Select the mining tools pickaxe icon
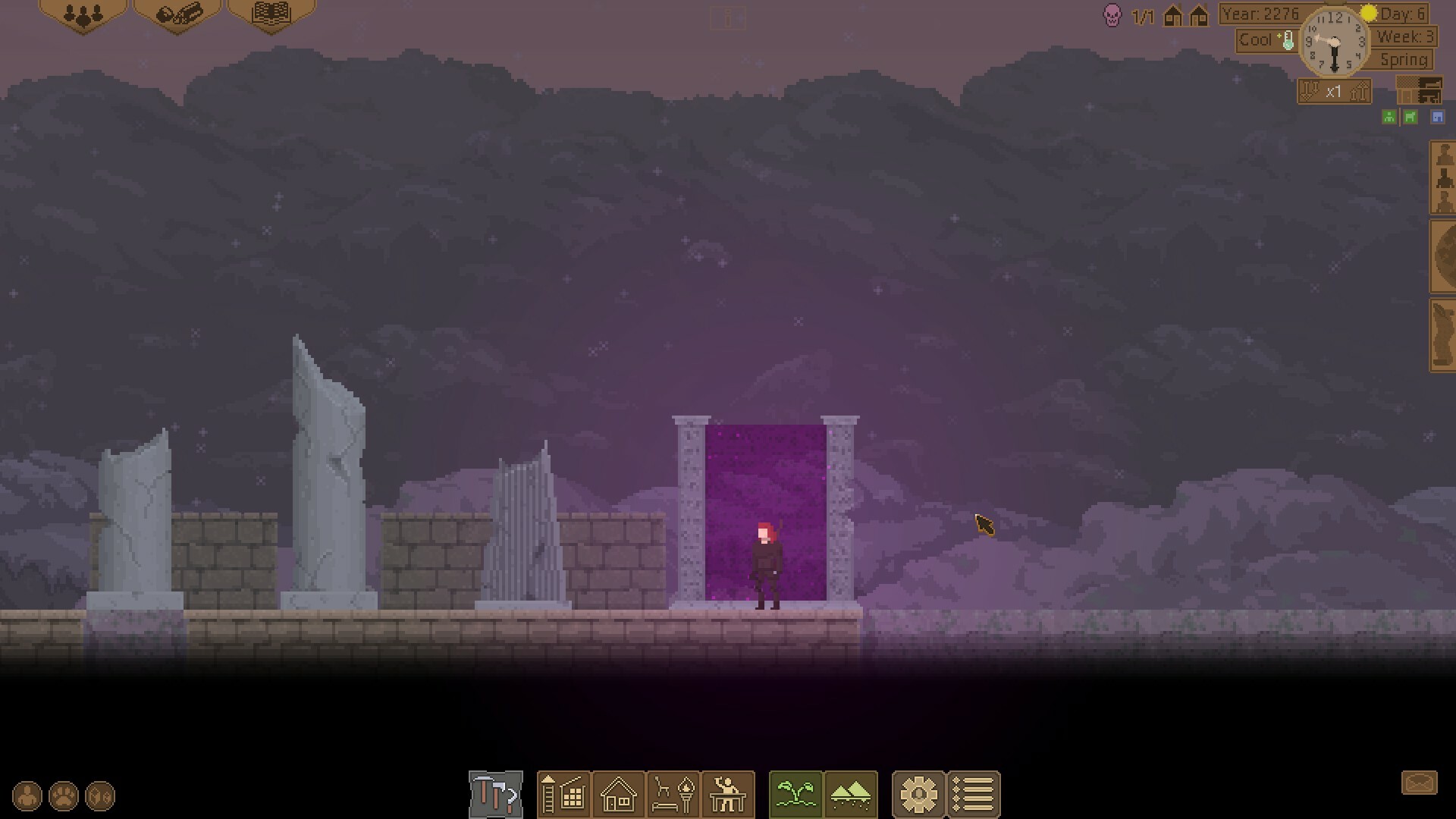This screenshot has width=1456, height=819. click(495, 795)
